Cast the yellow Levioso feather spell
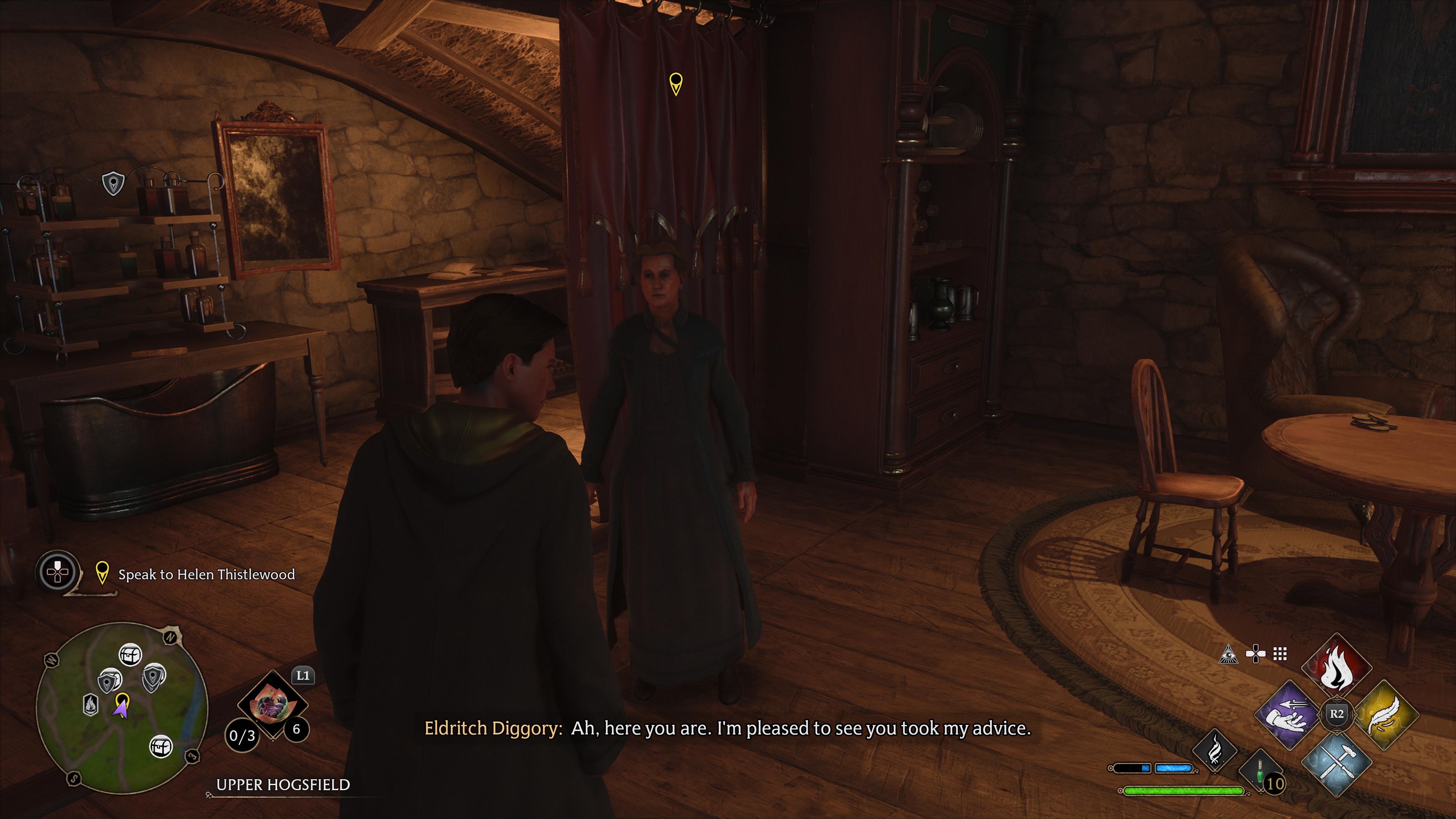Screen dimensions: 1456x819 pos(1386,714)
